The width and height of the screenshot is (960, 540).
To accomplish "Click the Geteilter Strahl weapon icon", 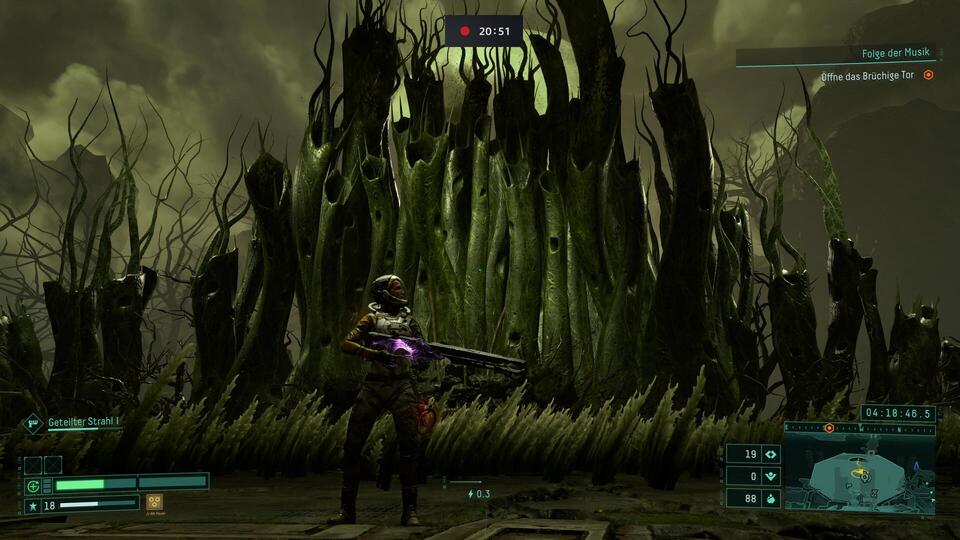I will pos(33,423).
